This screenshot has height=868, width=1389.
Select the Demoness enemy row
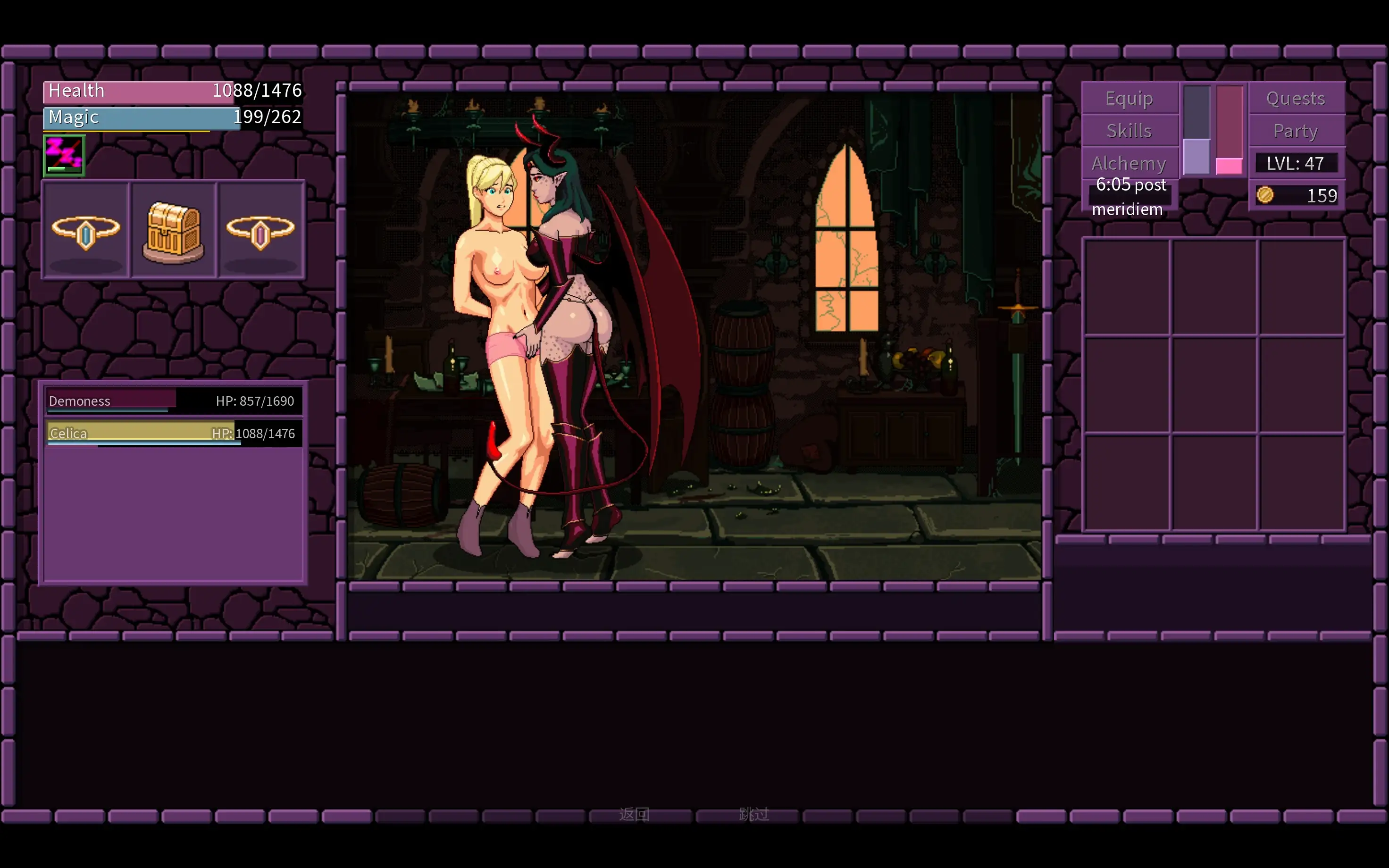coord(172,401)
